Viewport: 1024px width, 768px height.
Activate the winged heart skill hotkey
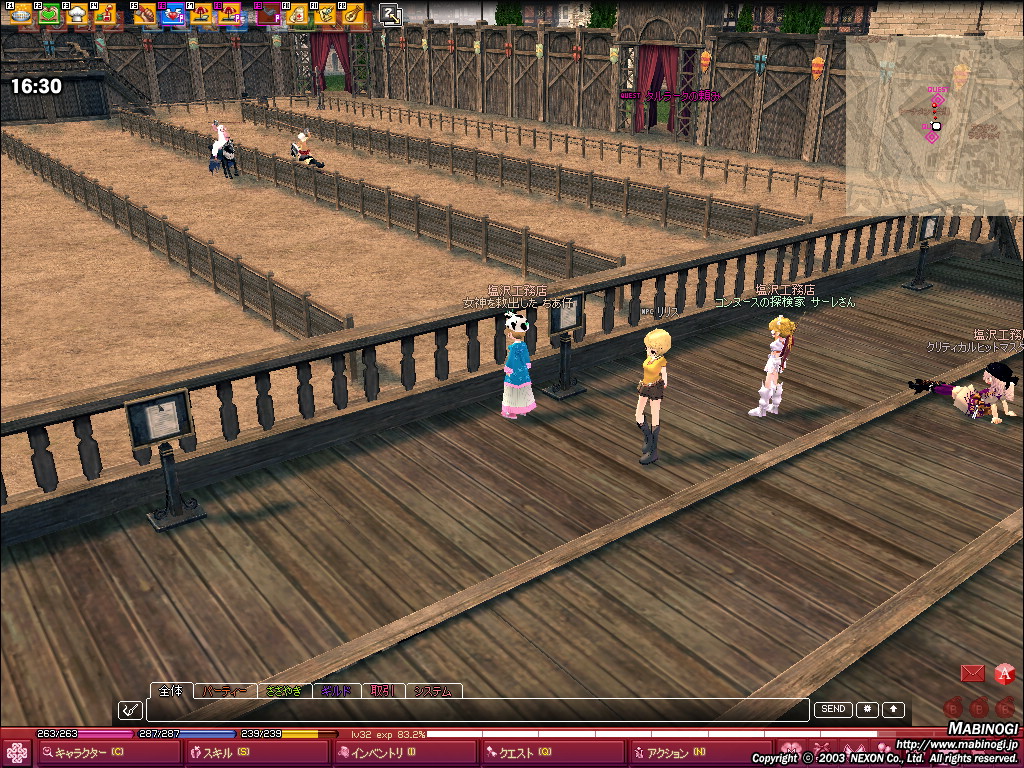(x=173, y=14)
